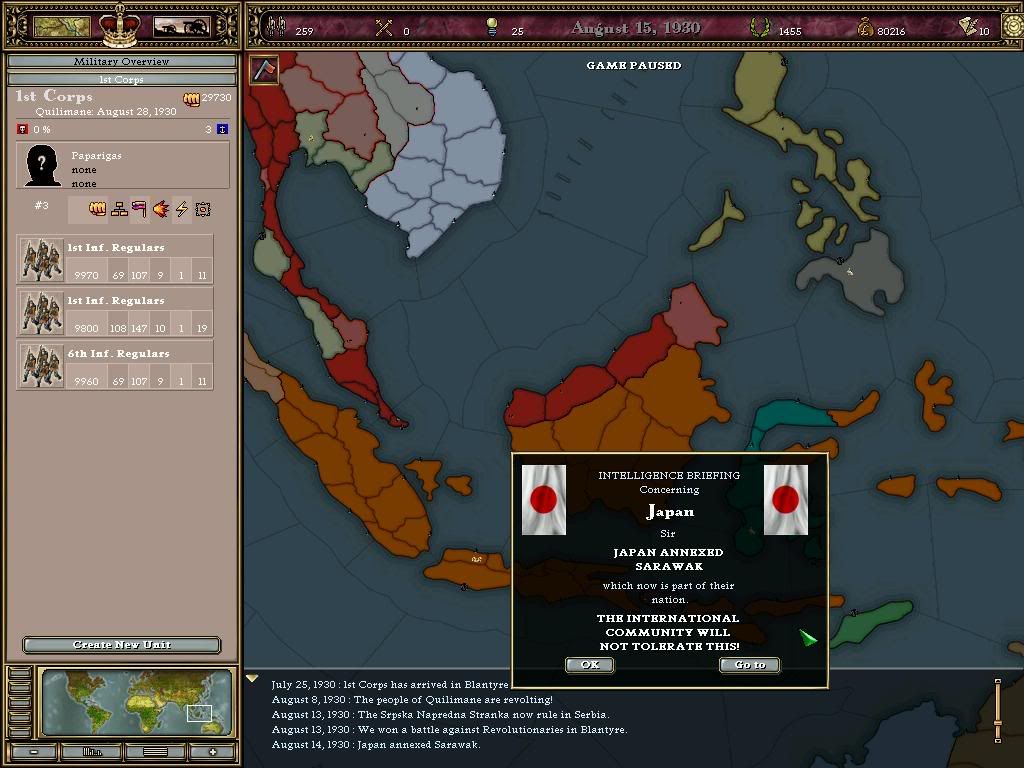
Task: Click the world minimap
Action: tap(136, 702)
